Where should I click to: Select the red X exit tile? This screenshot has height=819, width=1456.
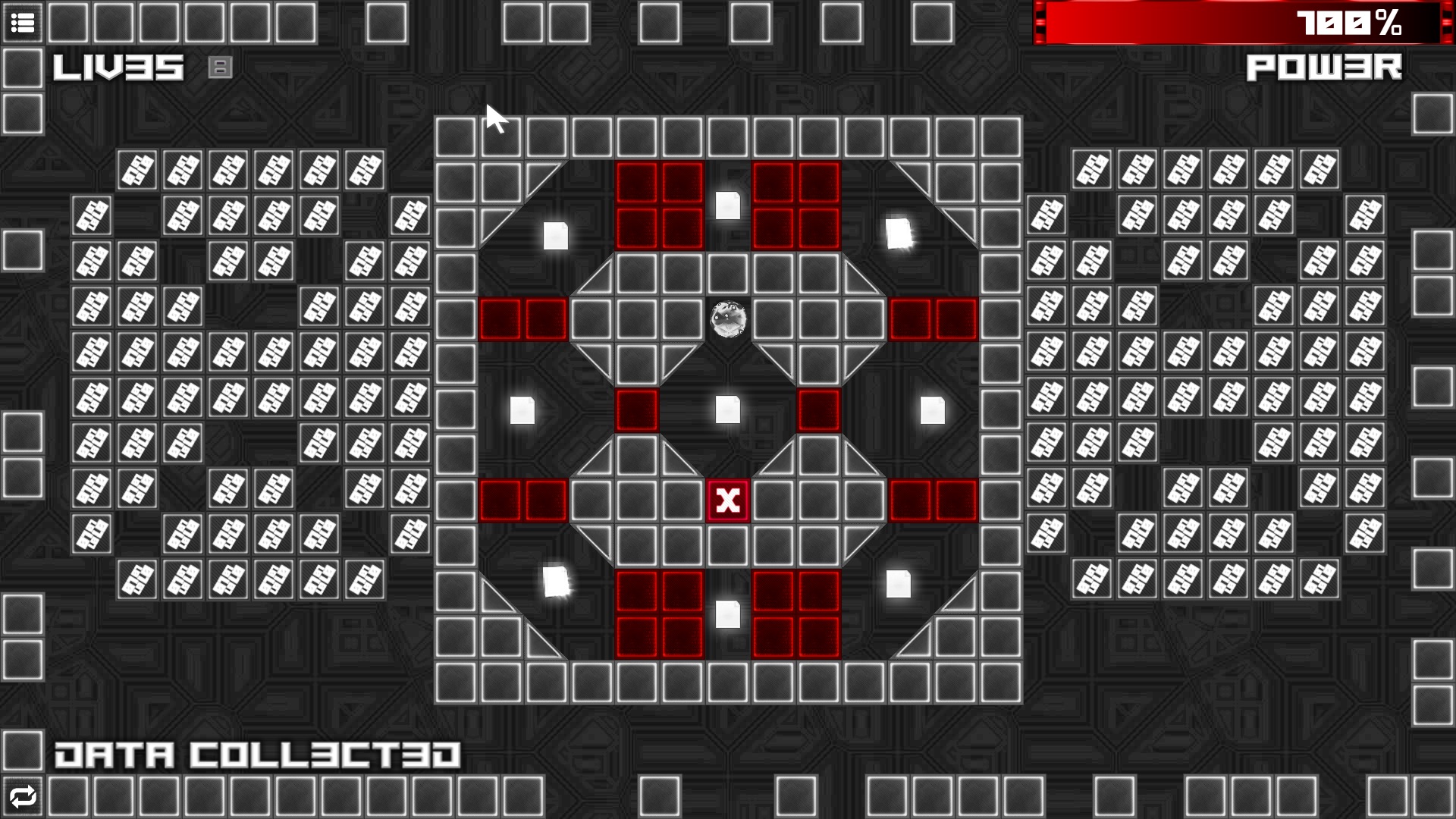727,501
